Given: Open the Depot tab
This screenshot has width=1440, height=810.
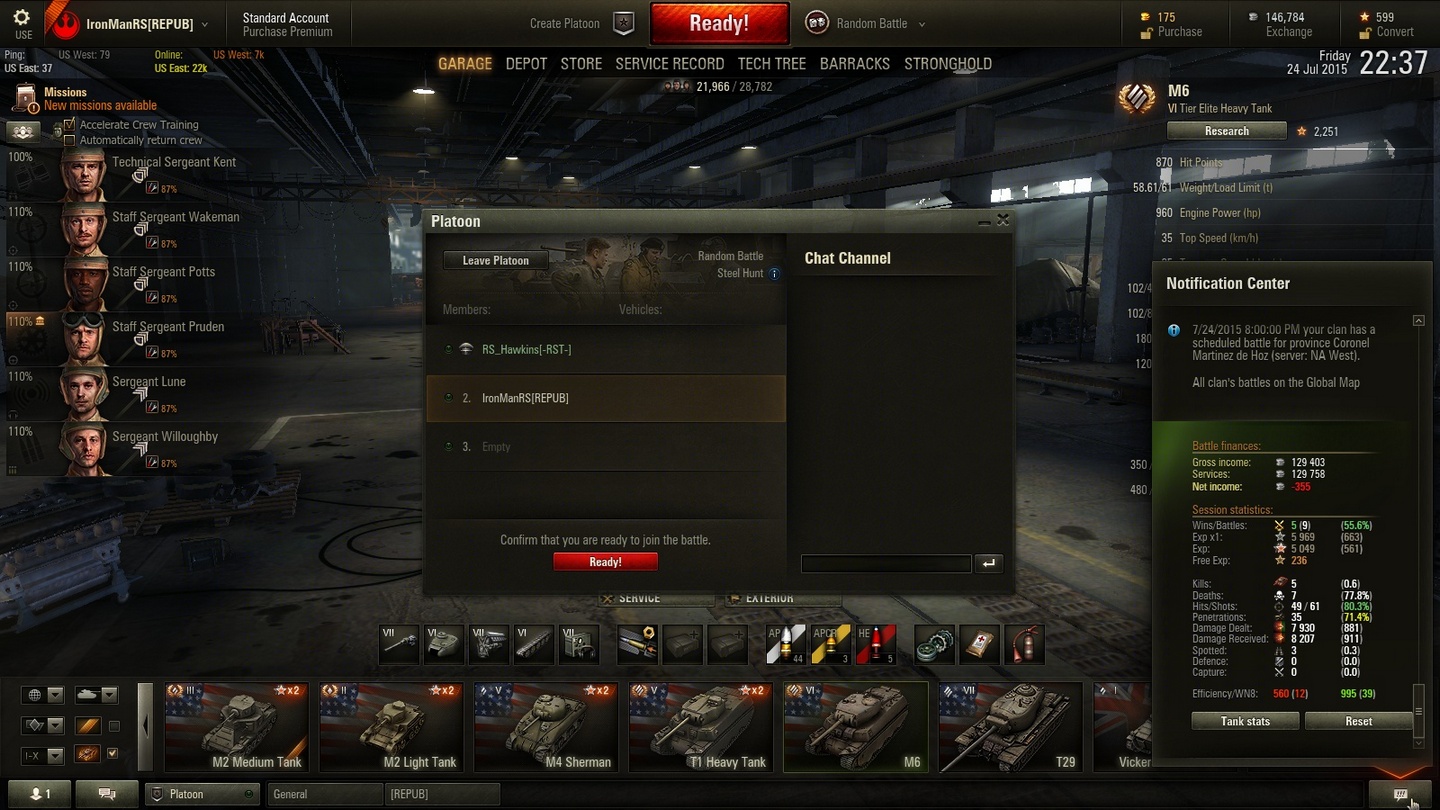Looking at the screenshot, I should (x=526, y=64).
